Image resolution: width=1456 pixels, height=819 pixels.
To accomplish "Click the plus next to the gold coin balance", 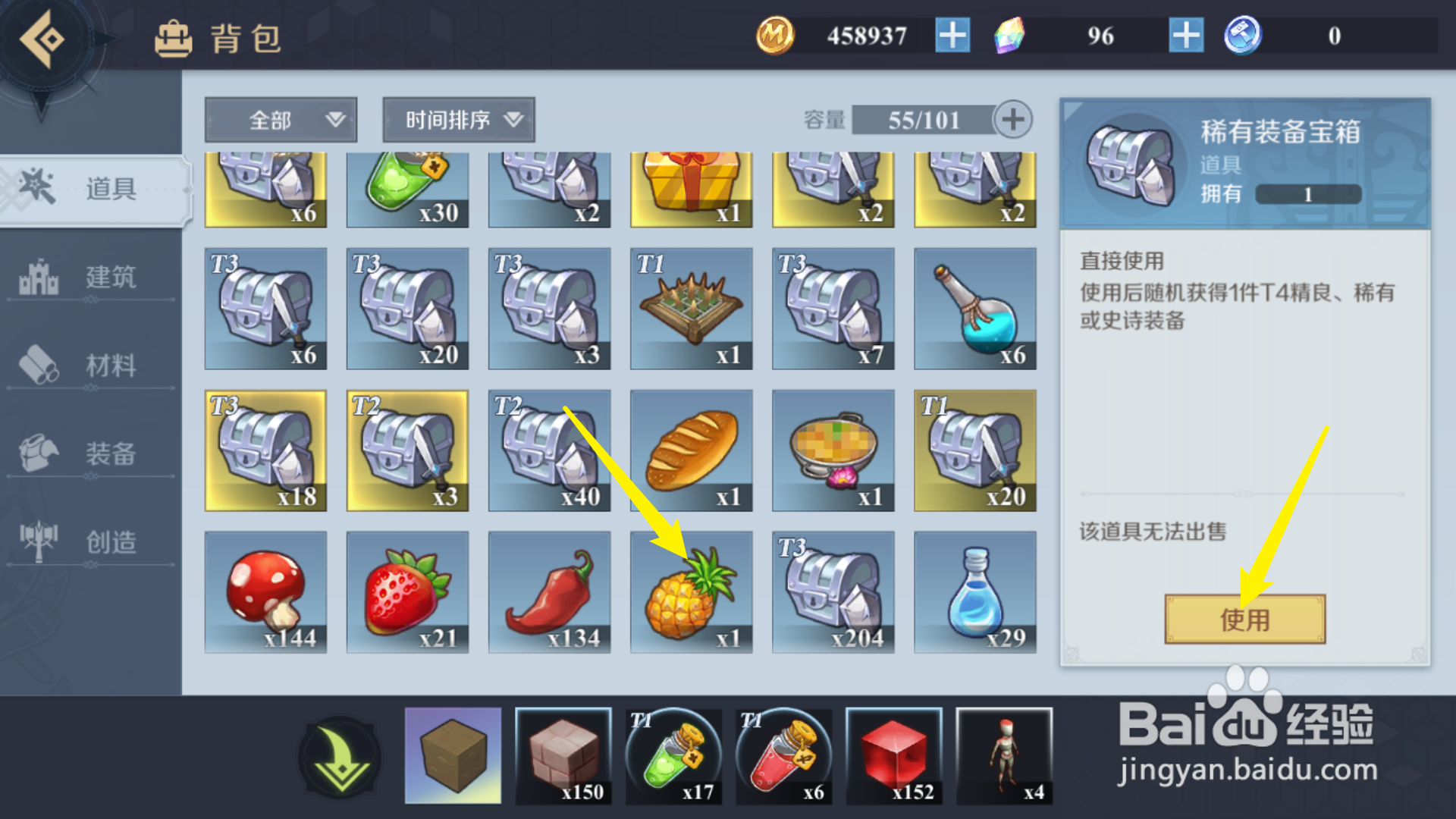I will point(952,35).
